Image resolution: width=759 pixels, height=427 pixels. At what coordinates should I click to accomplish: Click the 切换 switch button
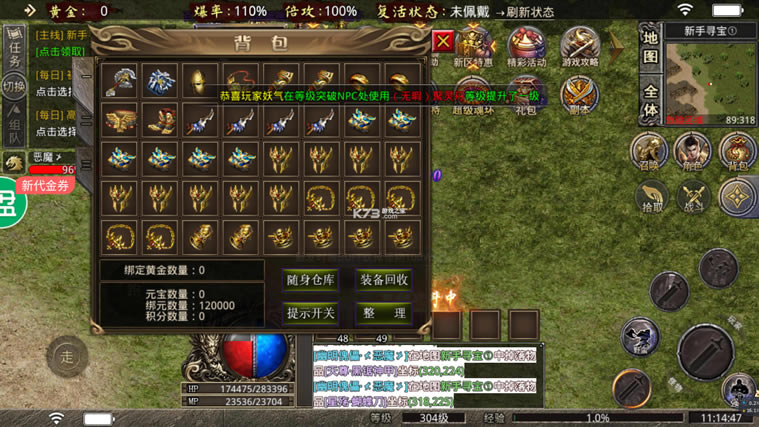[x=14, y=87]
